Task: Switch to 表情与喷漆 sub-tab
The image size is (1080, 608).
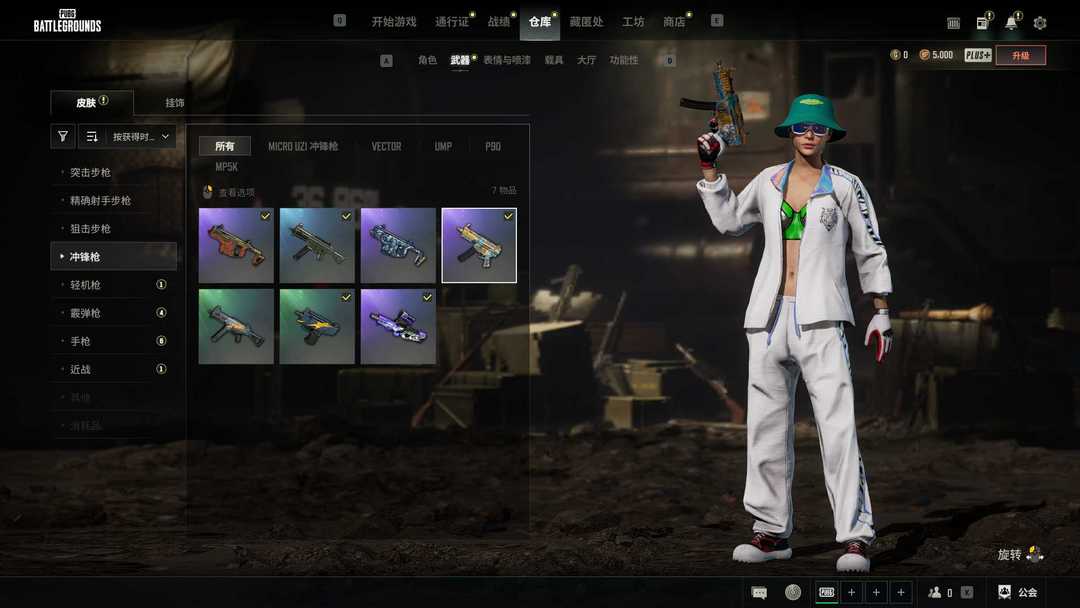Action: 506,60
